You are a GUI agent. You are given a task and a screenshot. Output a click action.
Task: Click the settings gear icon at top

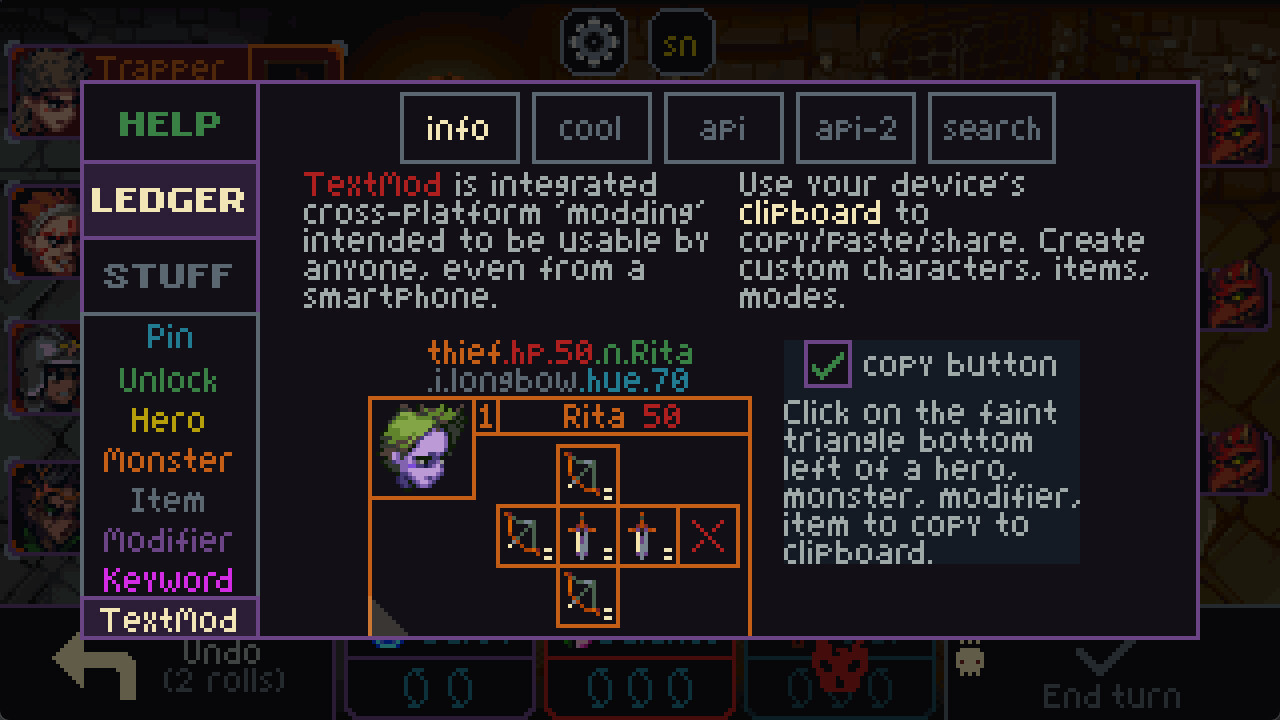(594, 41)
